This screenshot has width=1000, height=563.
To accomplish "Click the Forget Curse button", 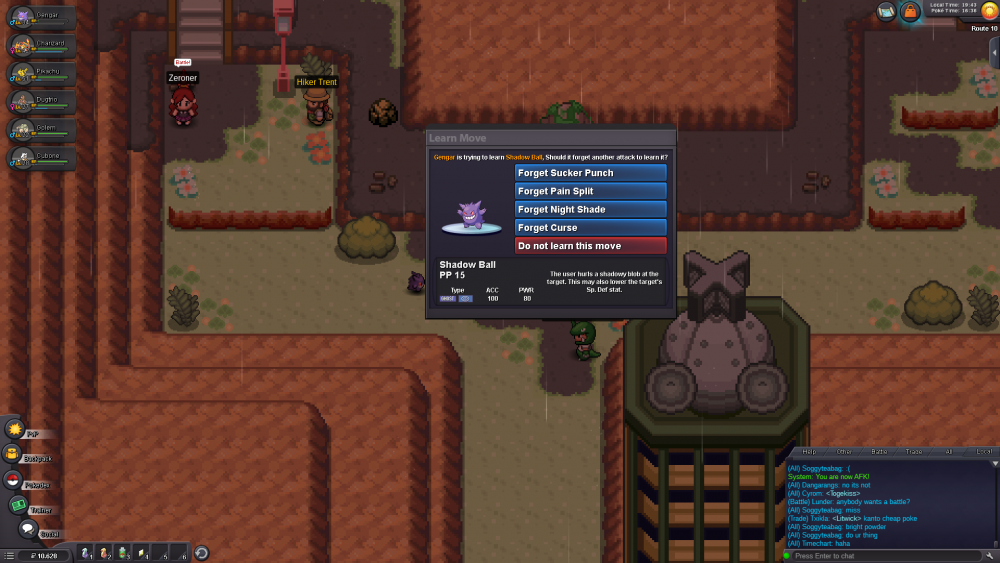I will point(590,228).
